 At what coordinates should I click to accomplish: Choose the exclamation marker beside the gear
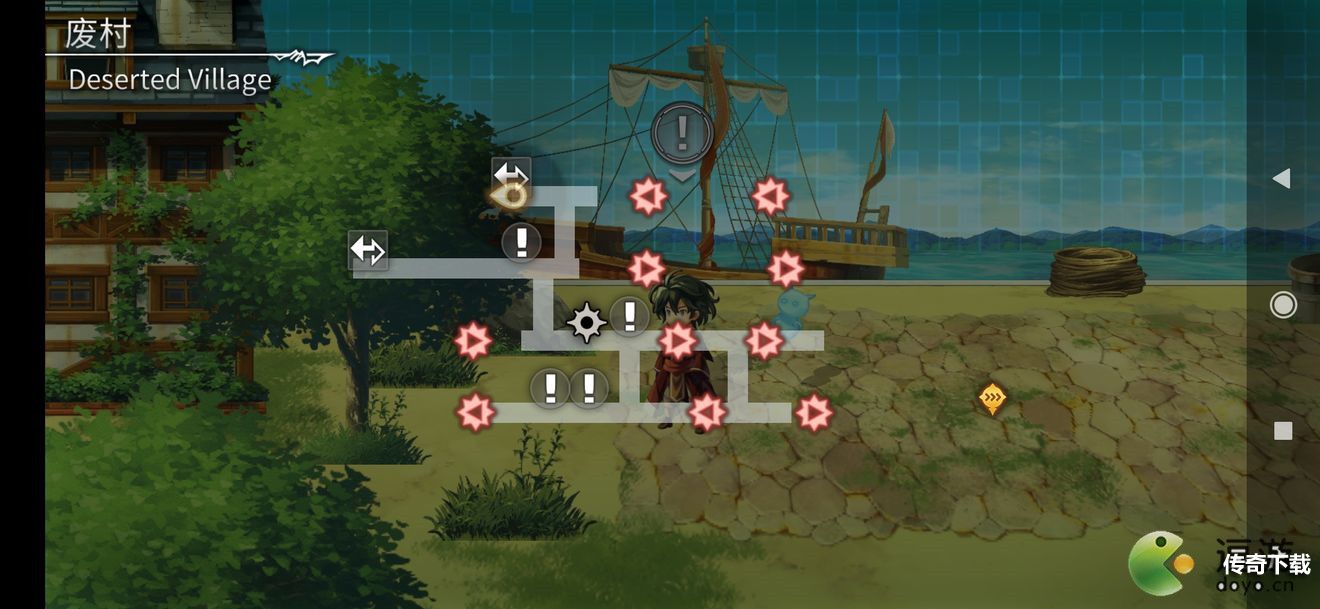point(629,316)
